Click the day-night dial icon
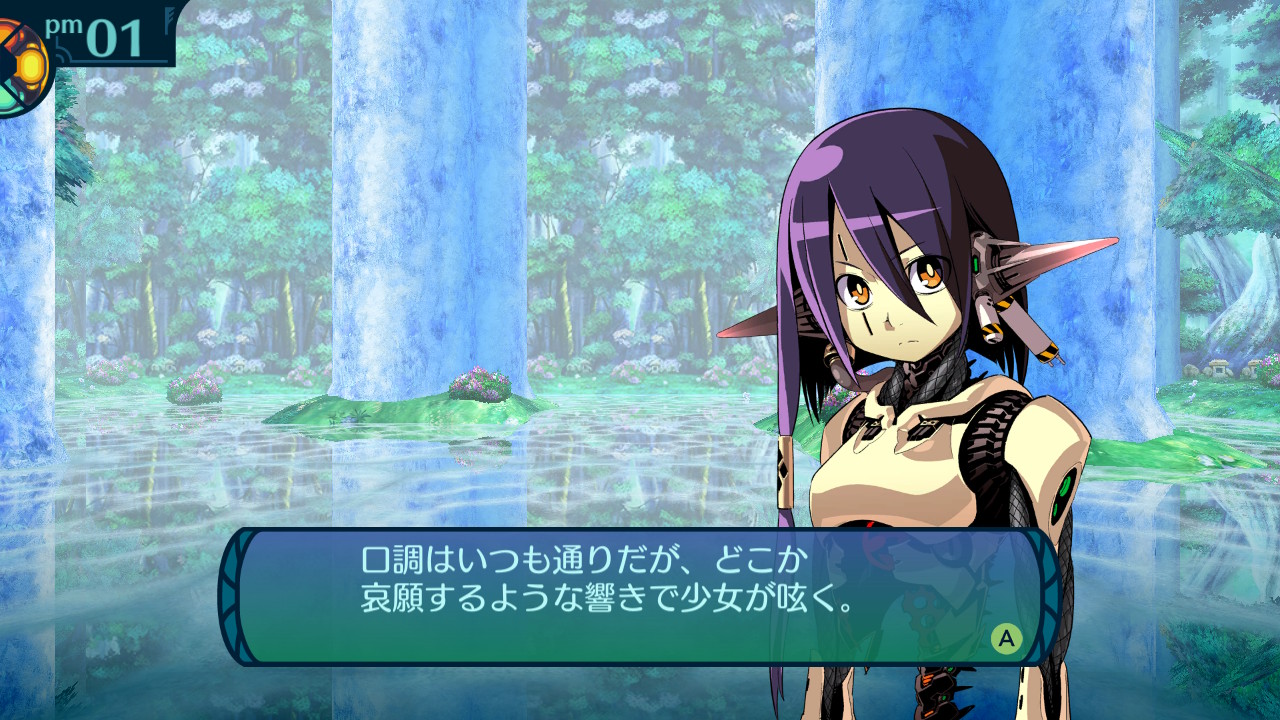Image resolution: width=1280 pixels, height=720 pixels. [x=22, y=66]
